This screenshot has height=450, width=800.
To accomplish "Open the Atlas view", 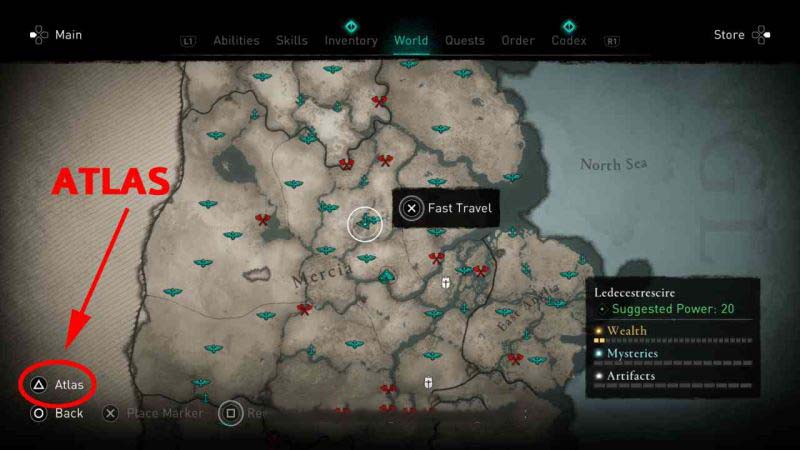I will (x=59, y=384).
